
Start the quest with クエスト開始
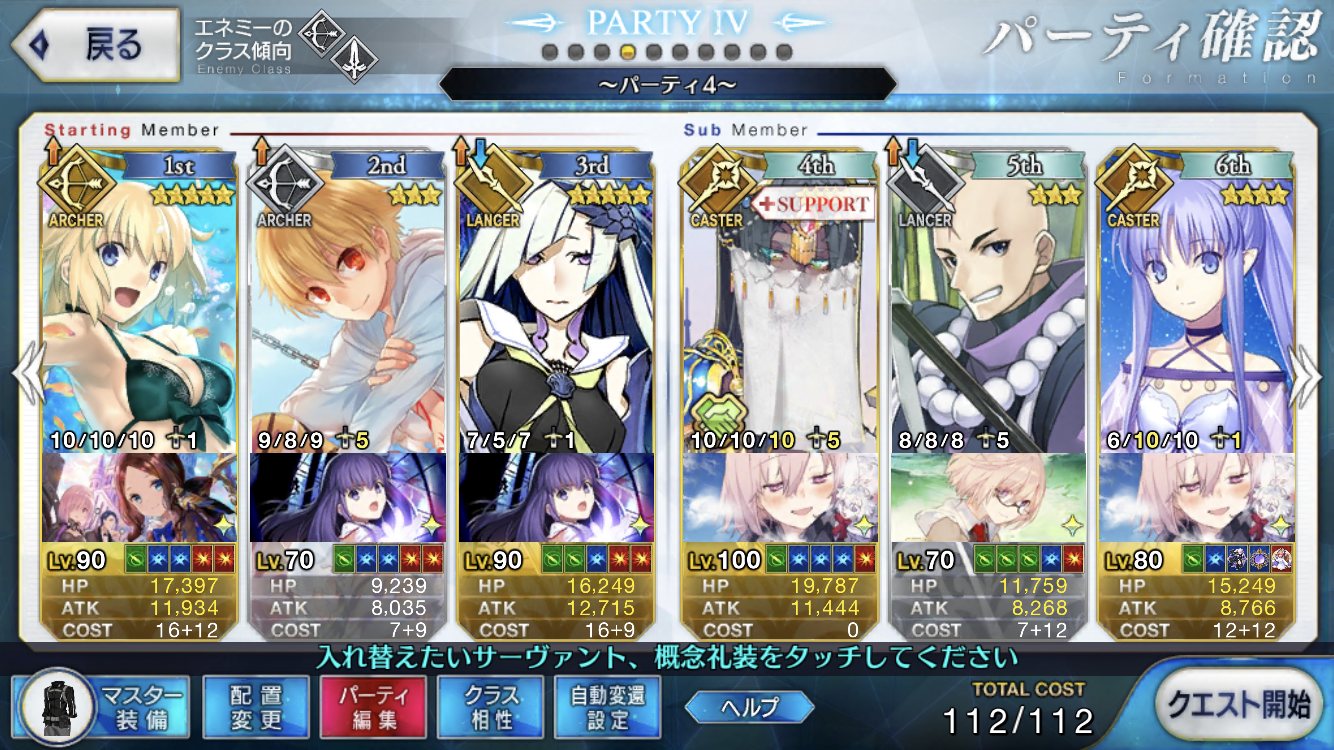1236,705
